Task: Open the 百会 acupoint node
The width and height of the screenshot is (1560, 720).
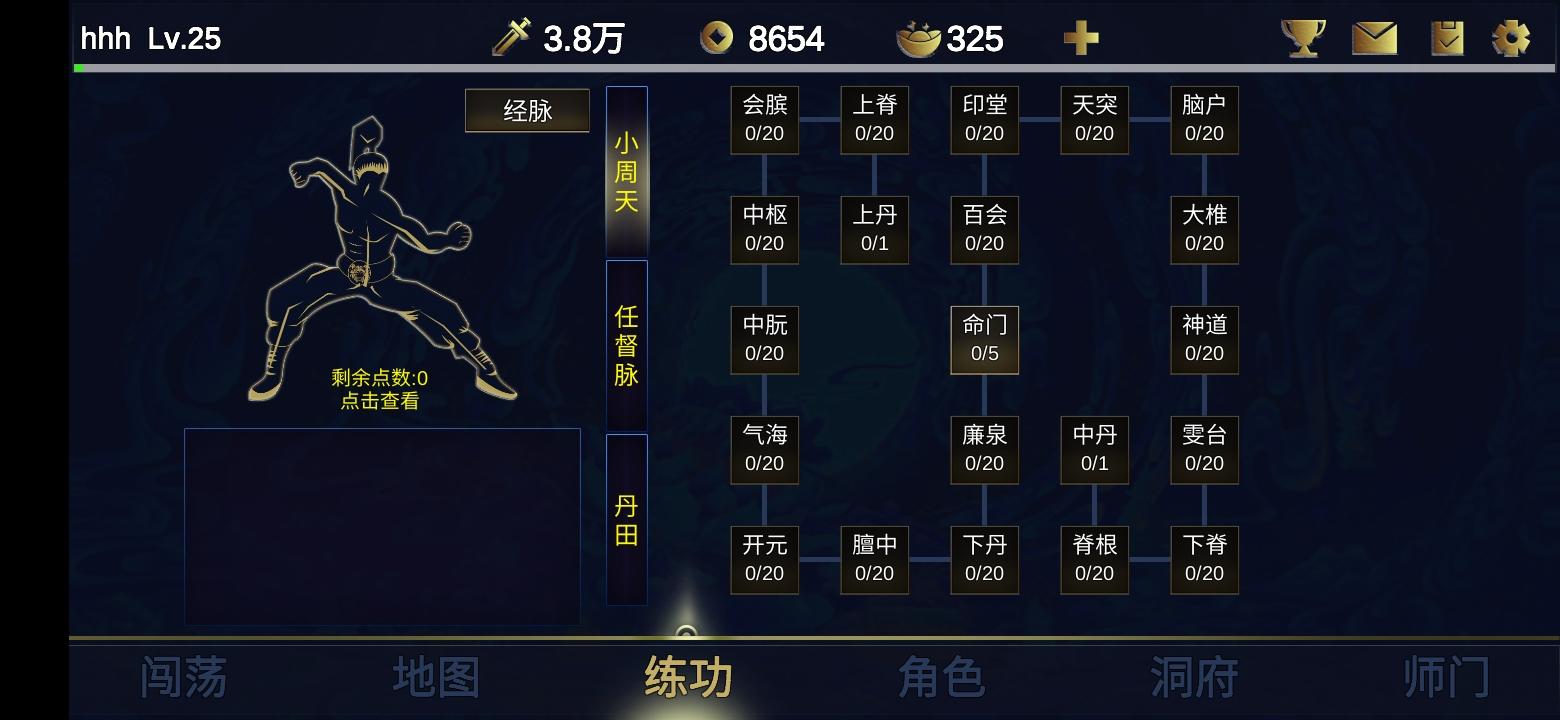Action: [x=984, y=230]
